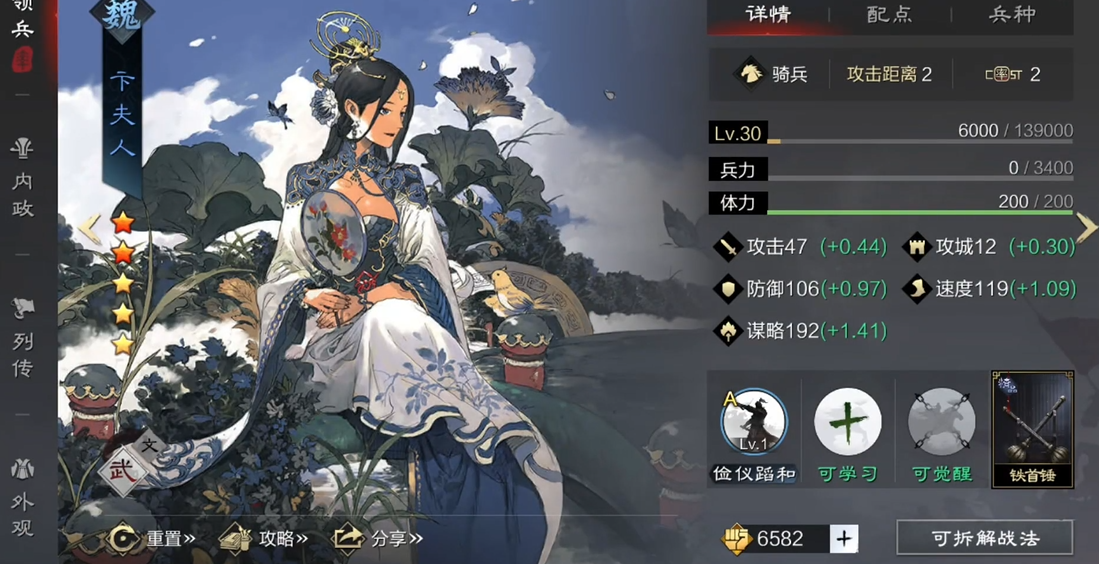
Task: Open 外观 appearance in the sidebar
Action: click(22, 498)
